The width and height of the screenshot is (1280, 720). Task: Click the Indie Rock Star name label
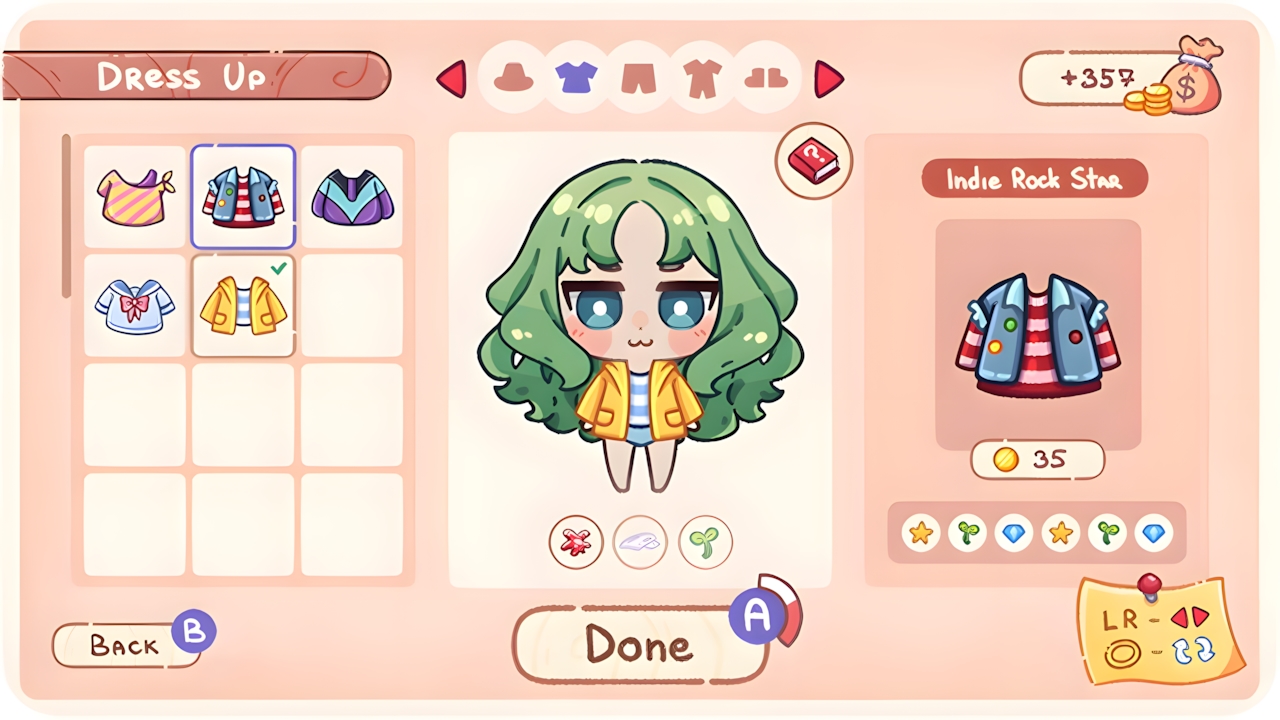[1035, 180]
